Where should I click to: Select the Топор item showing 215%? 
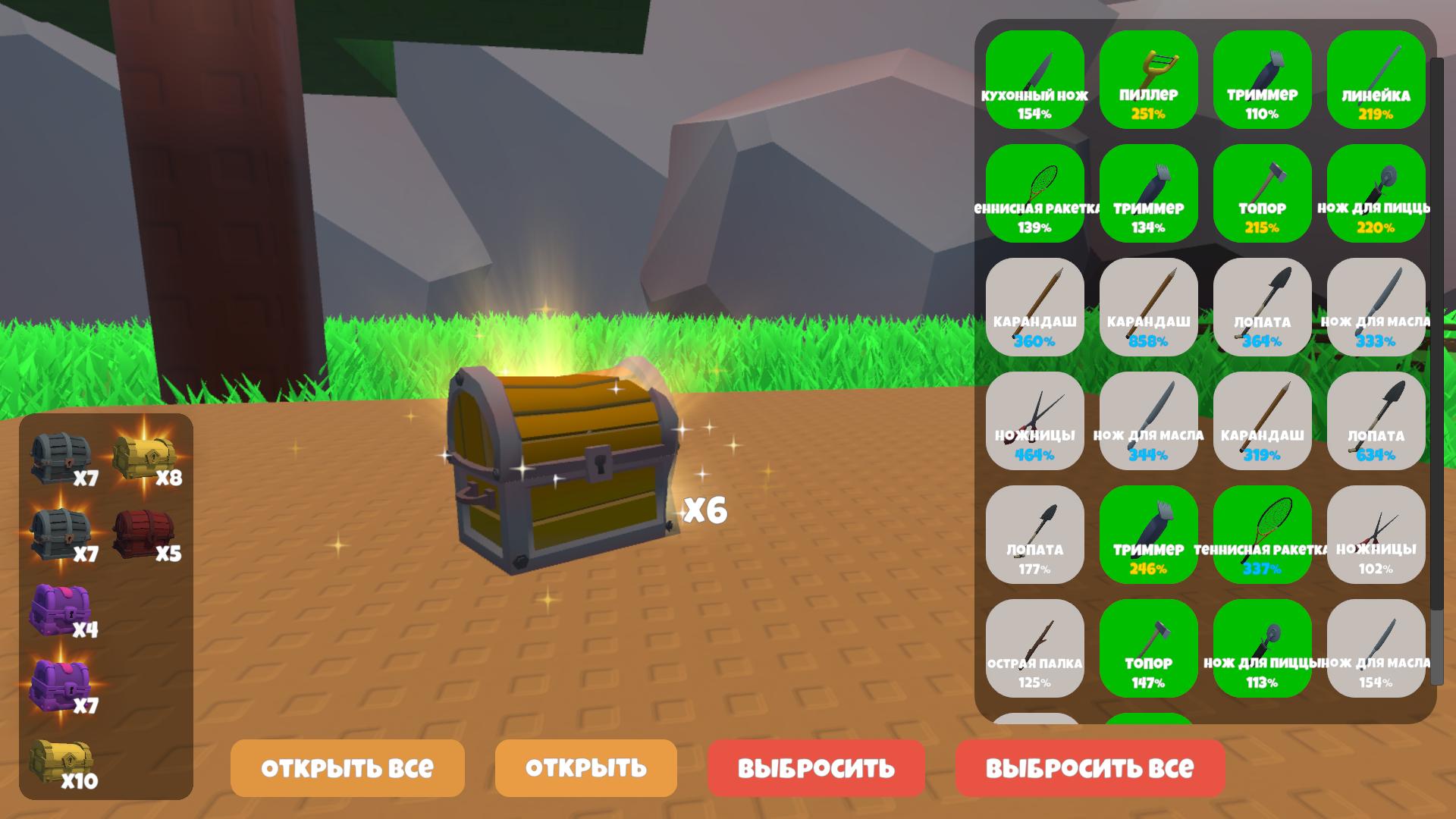[x=1262, y=190]
